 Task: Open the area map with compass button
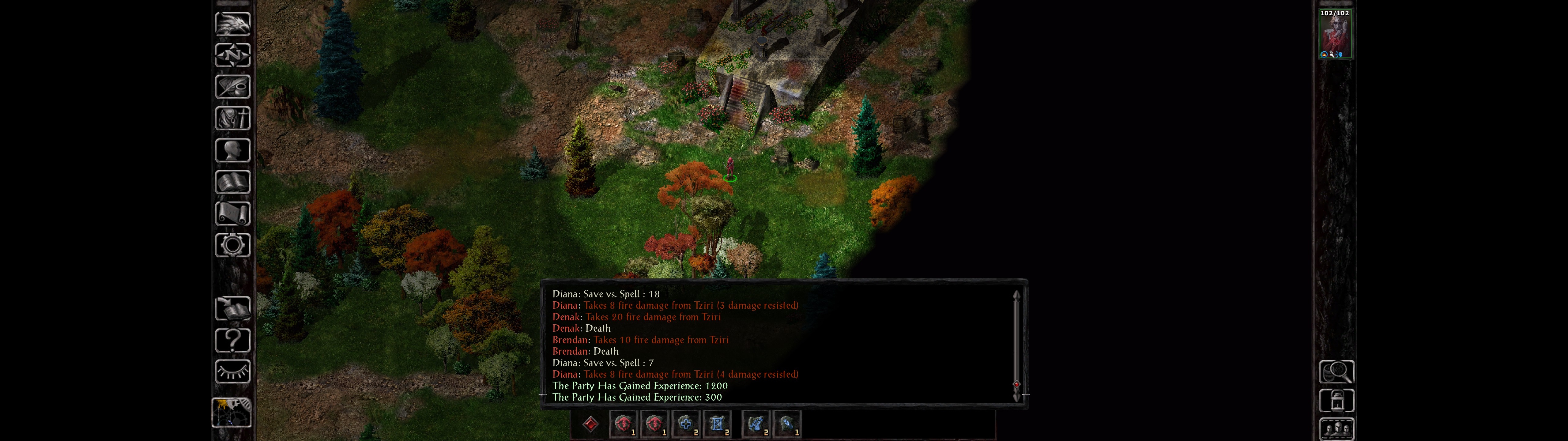[232, 55]
